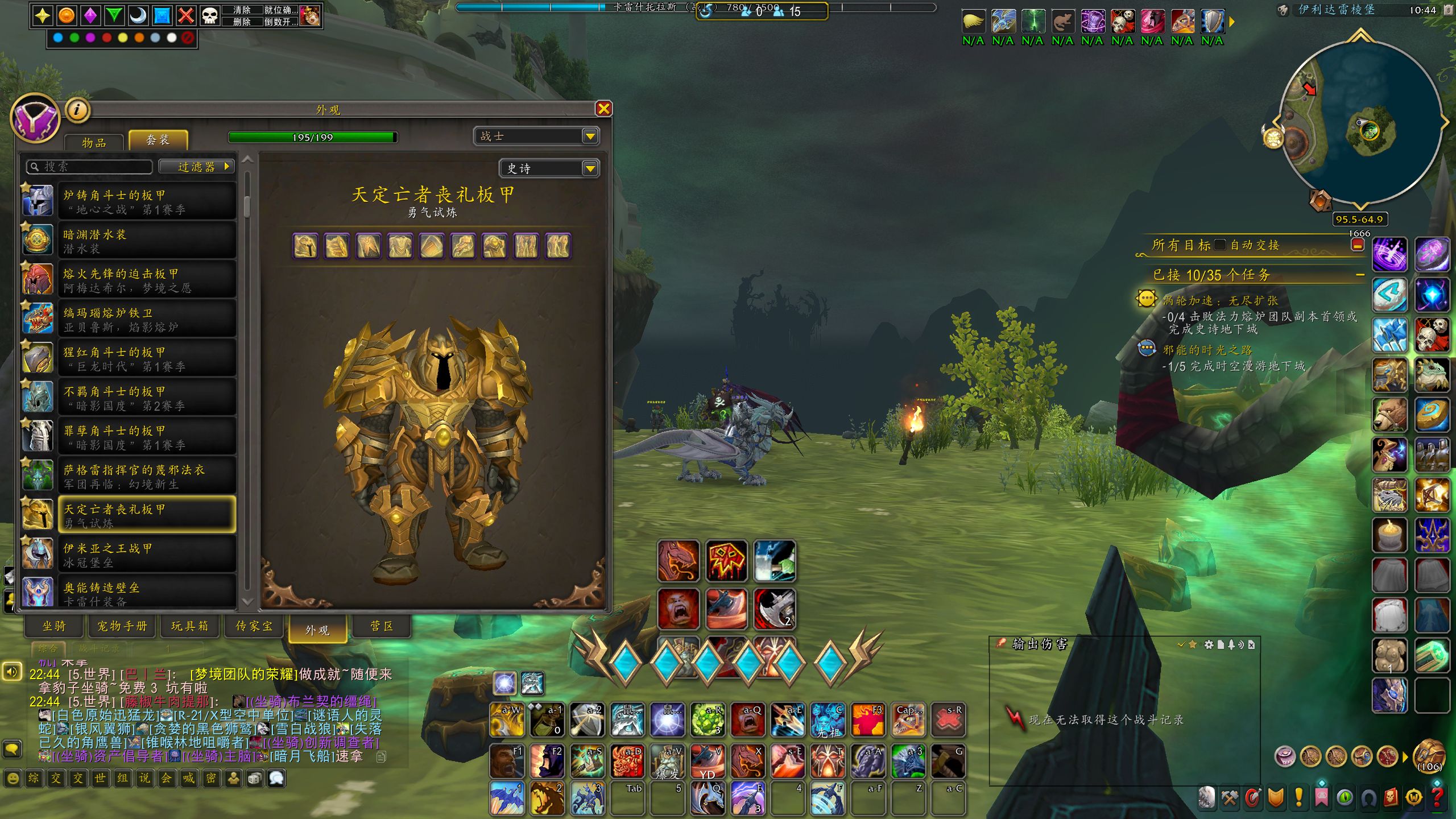Viewport: 1456px width, 819px height.
Task: Open the 玩具箱 toy box tab
Action: tap(190, 626)
